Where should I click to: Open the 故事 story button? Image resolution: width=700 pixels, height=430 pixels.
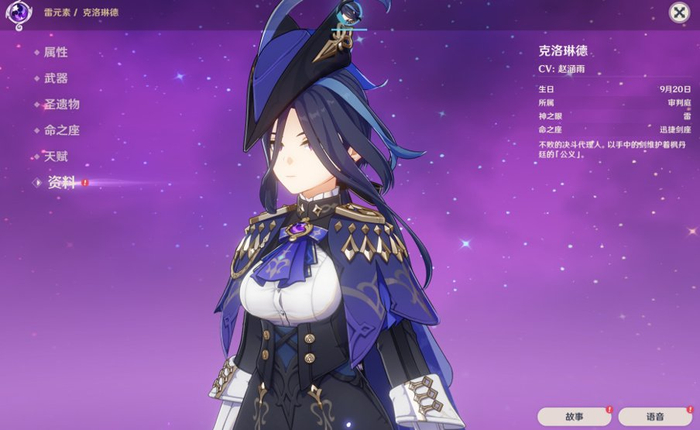click(x=573, y=416)
